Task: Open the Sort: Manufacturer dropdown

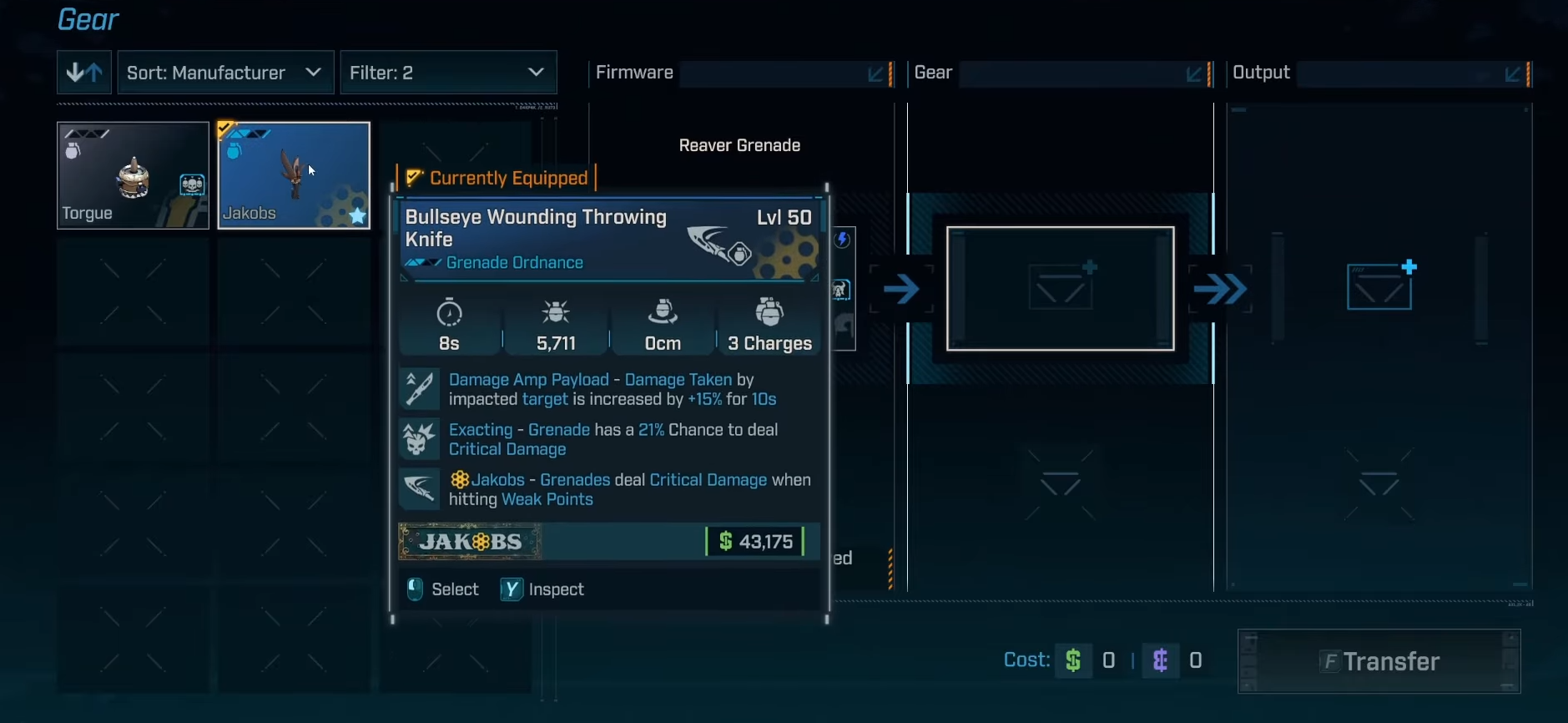Action: tap(225, 73)
